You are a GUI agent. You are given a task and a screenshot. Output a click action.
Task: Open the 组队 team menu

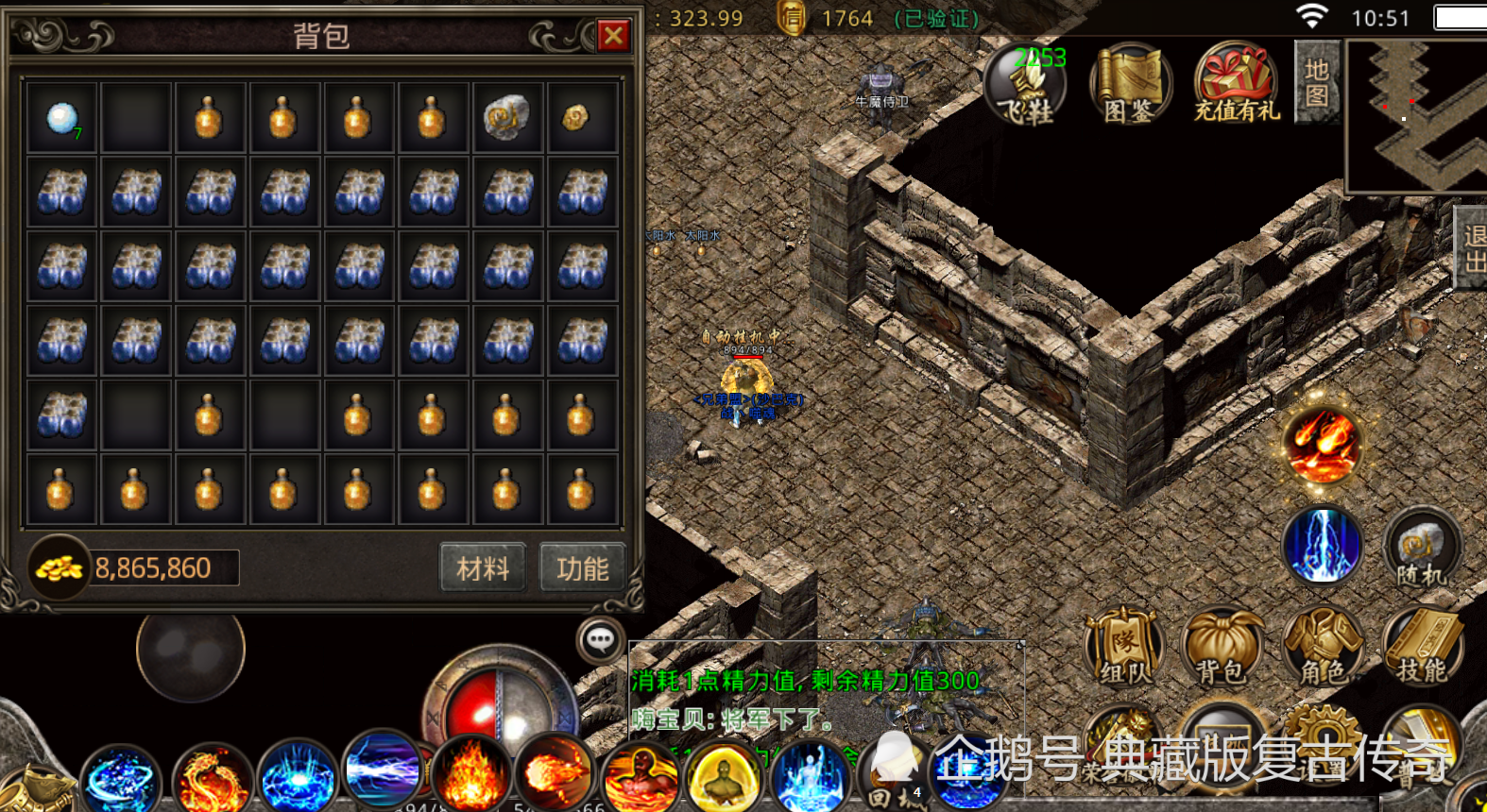[x=1124, y=648]
